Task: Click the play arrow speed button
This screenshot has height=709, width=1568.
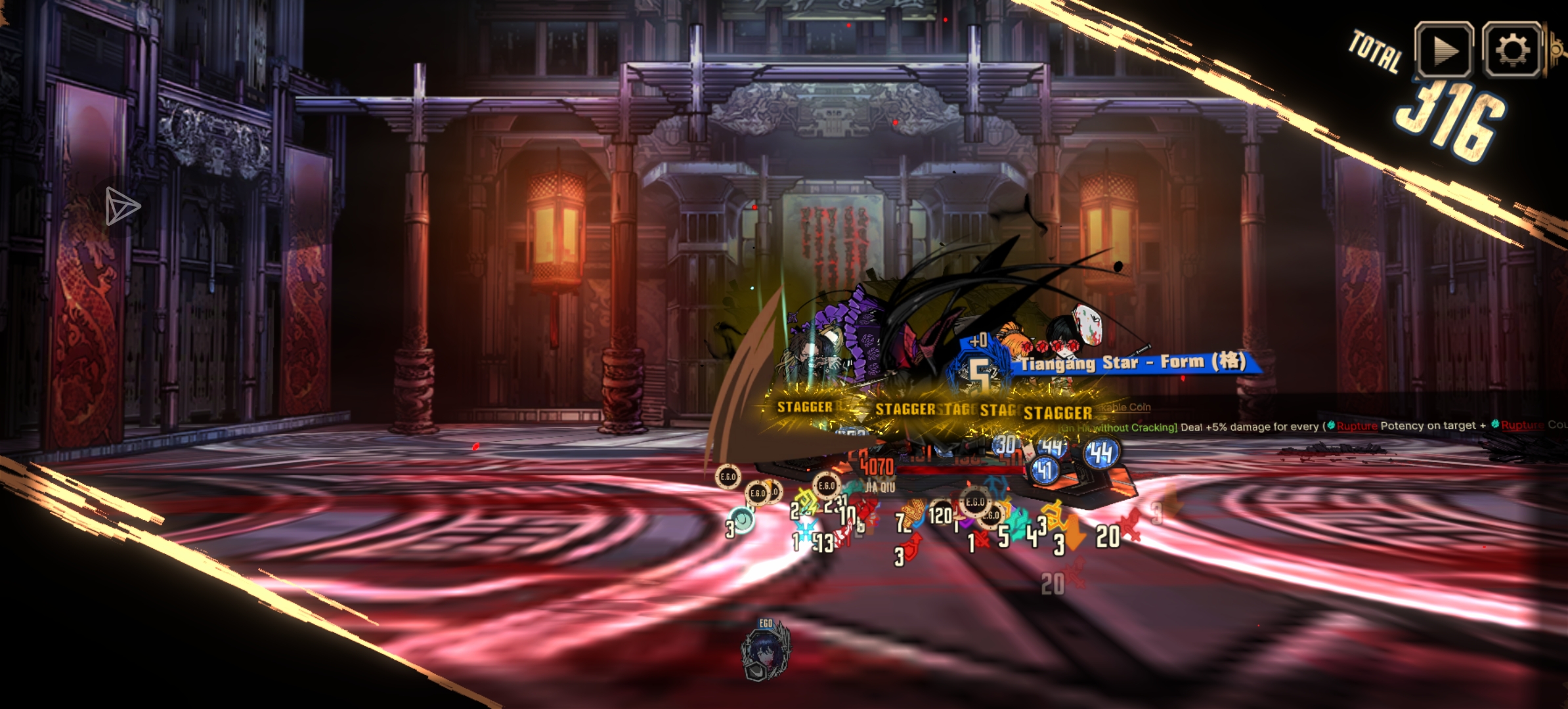Action: tap(1443, 51)
